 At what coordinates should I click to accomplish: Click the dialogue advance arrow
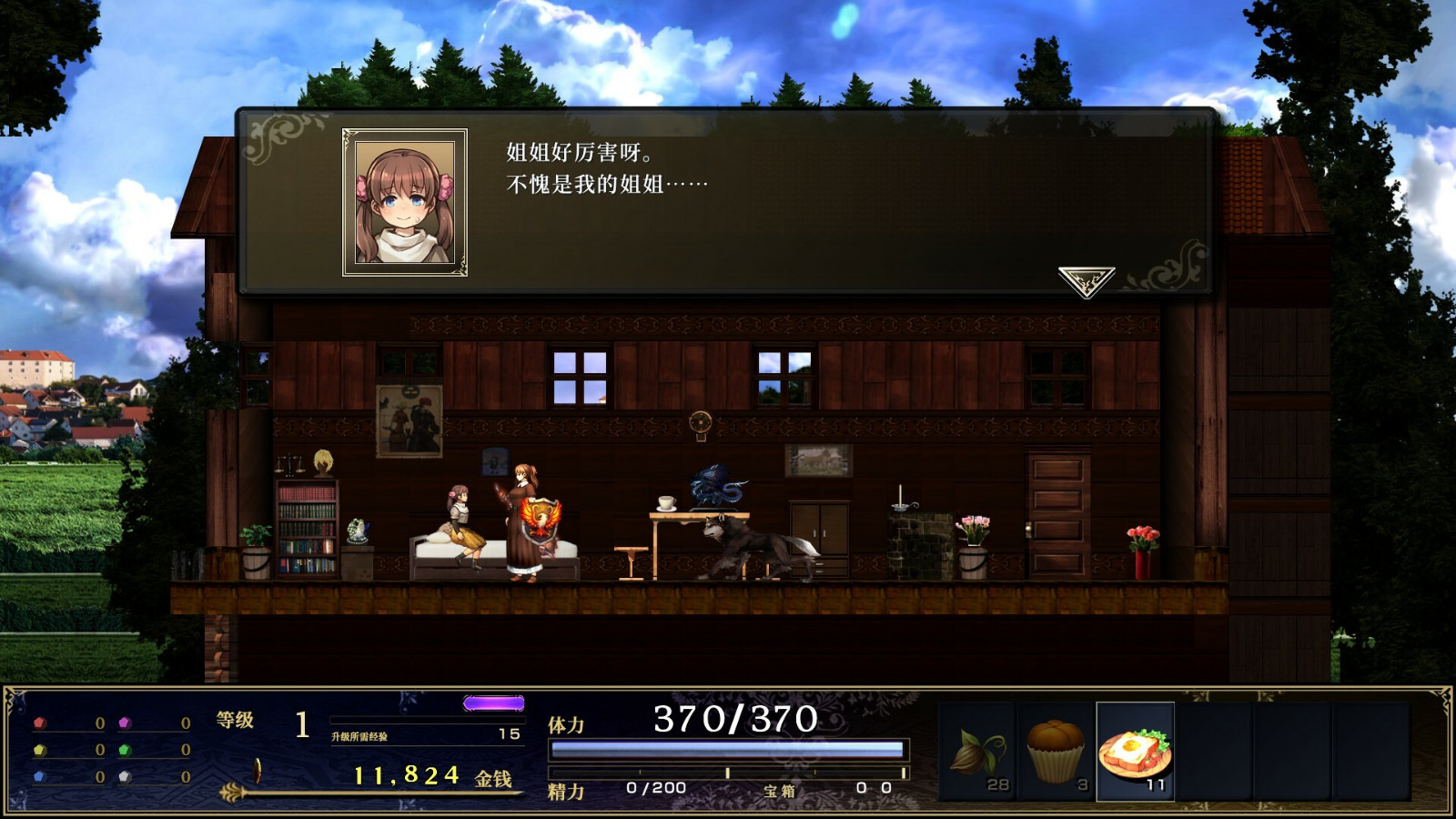1085,278
